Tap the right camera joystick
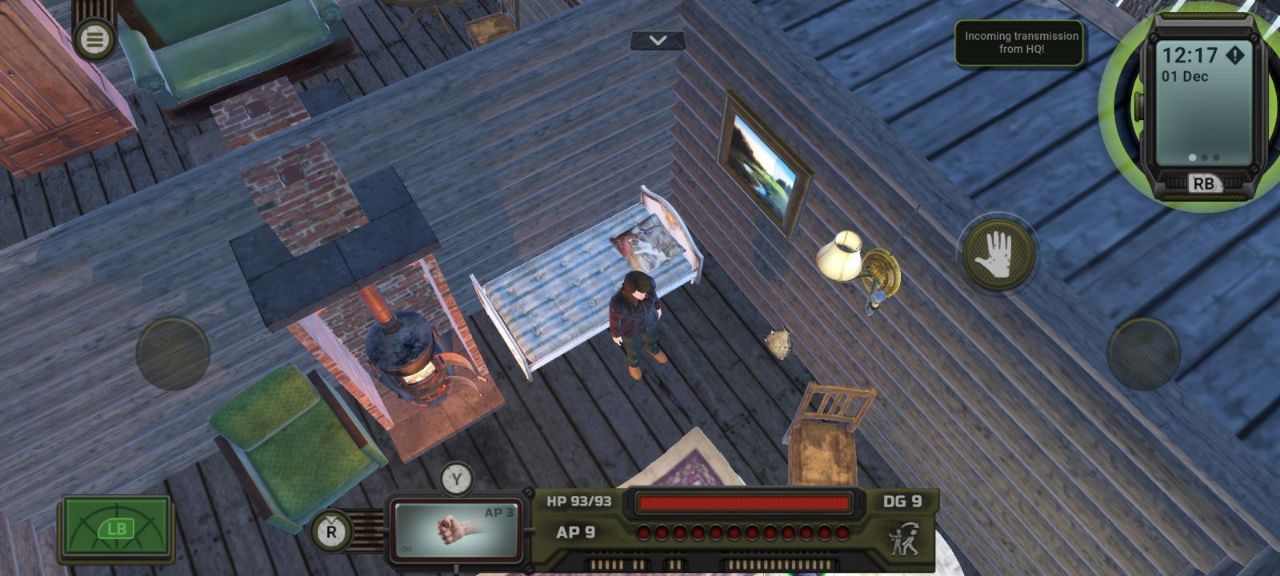The width and height of the screenshot is (1280, 576). (x=1143, y=353)
